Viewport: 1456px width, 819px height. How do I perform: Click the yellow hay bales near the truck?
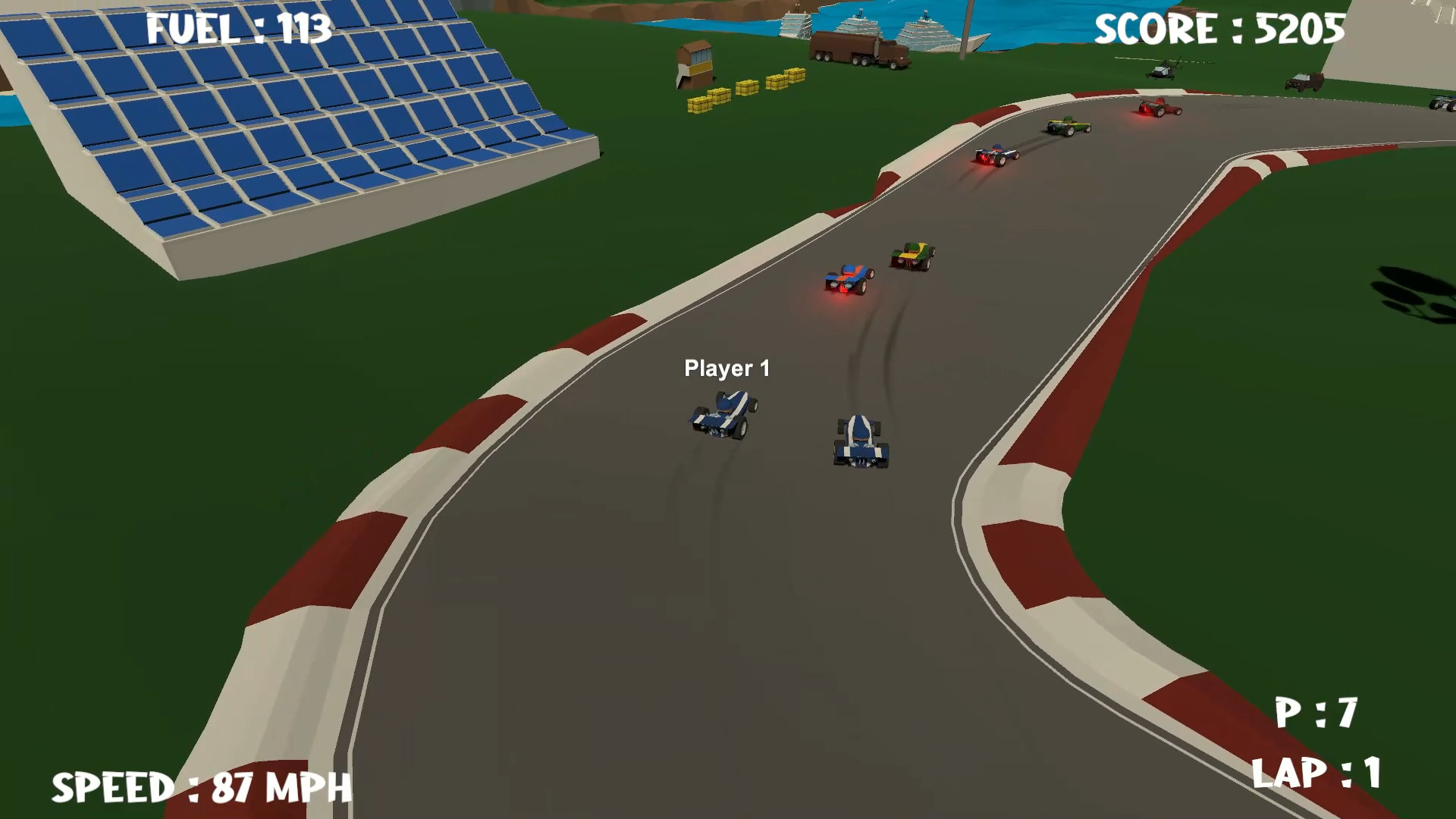coord(747,87)
